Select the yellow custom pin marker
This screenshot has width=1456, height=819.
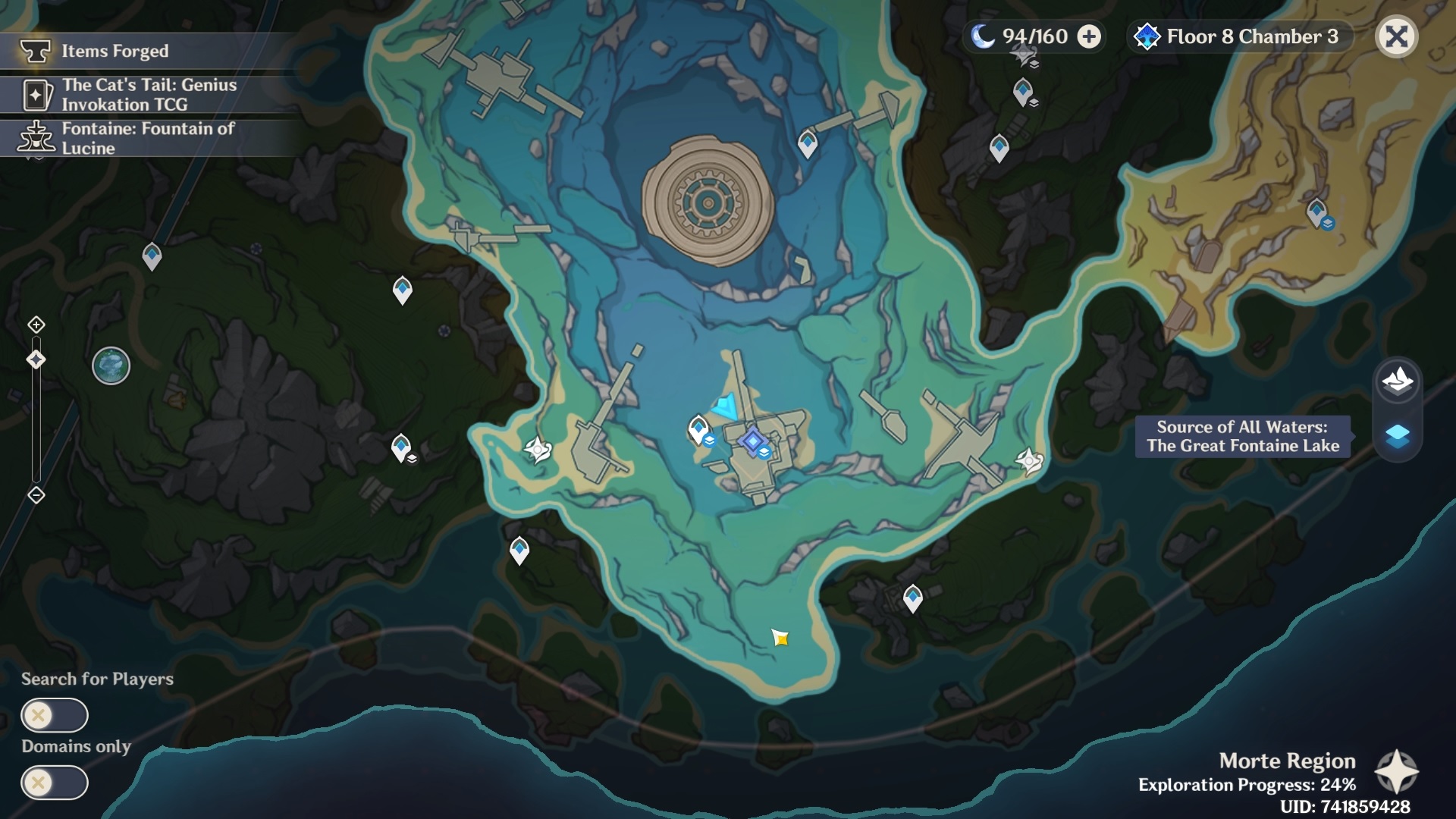780,639
